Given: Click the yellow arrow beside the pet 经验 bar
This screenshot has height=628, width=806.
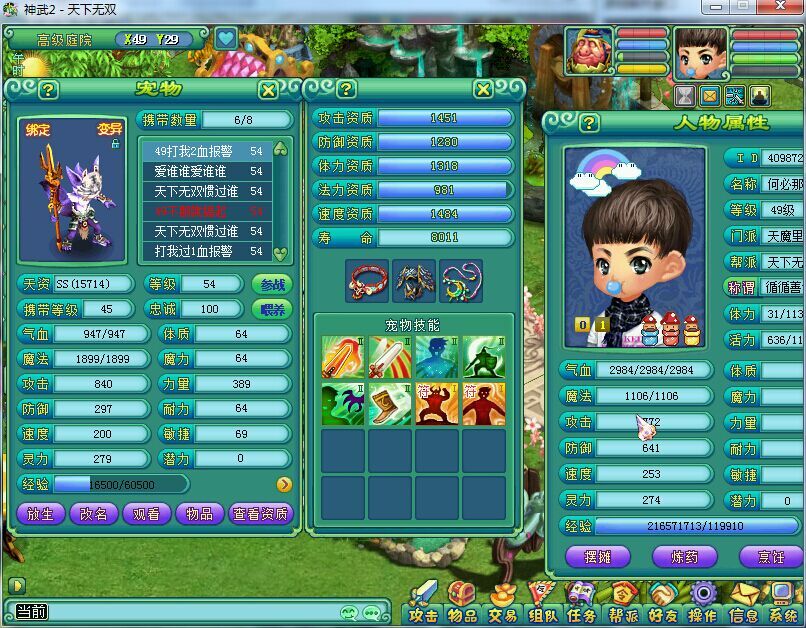Looking at the screenshot, I should [284, 484].
